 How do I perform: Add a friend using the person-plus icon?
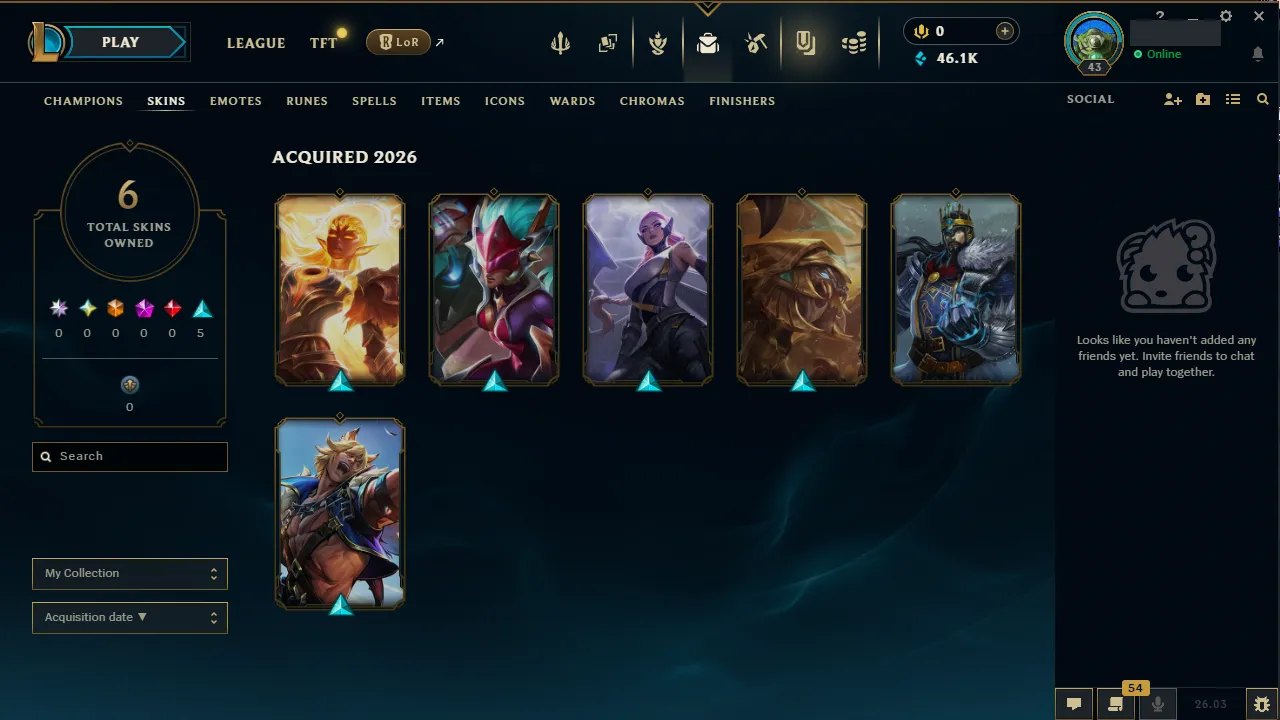1172,99
